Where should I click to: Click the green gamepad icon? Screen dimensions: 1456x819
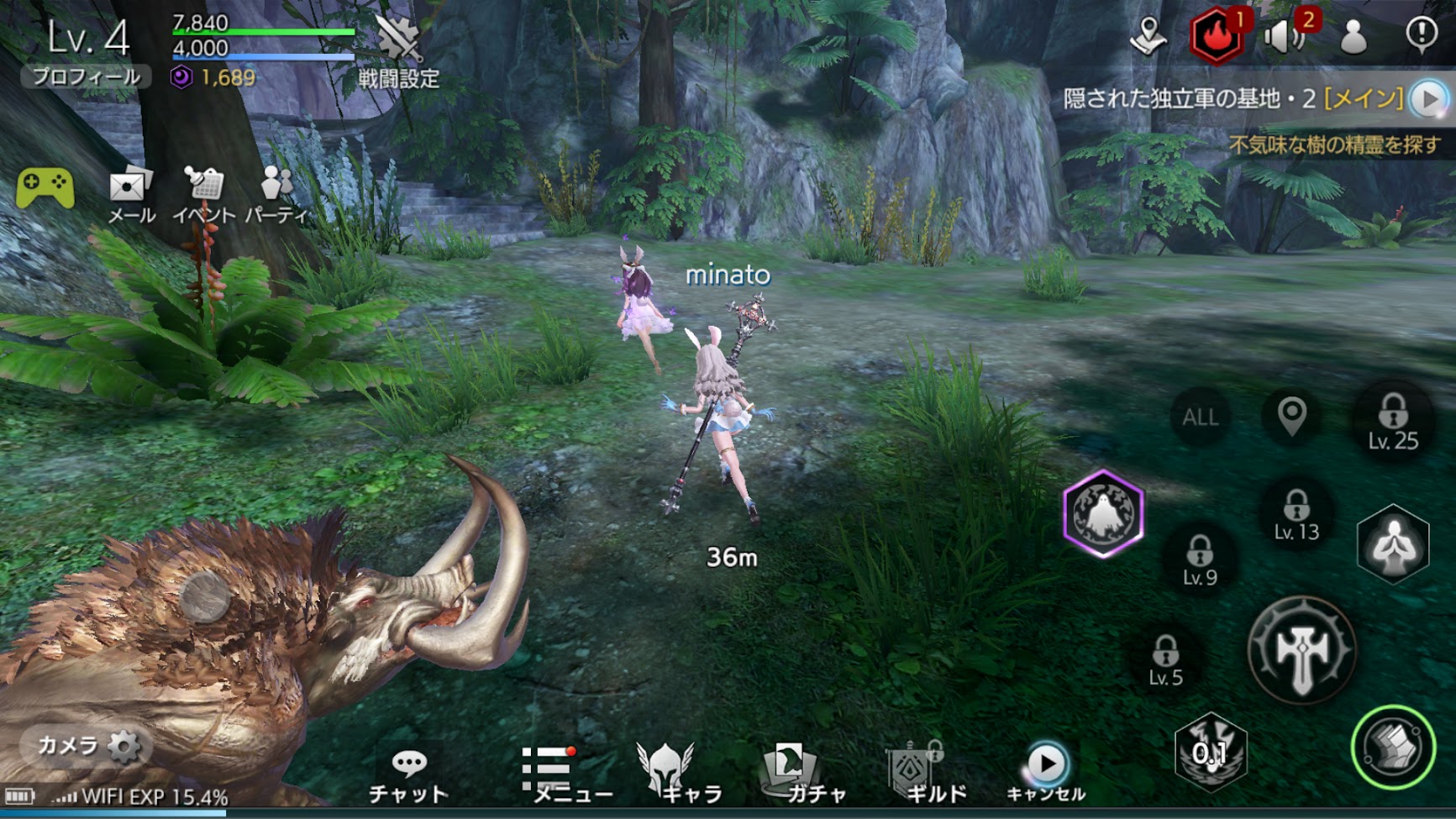[x=45, y=188]
